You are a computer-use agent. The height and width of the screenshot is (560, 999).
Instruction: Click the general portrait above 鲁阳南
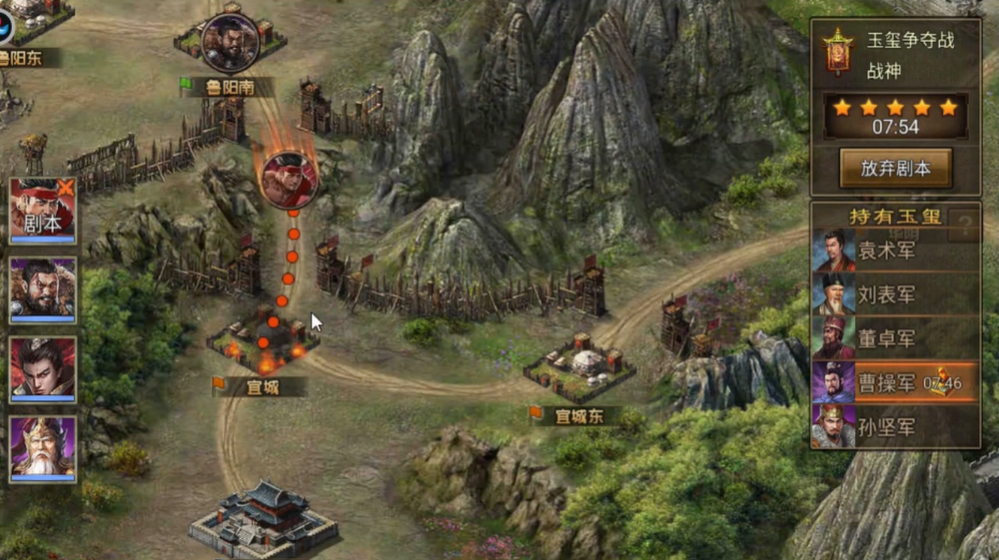pyautogui.click(x=230, y=42)
